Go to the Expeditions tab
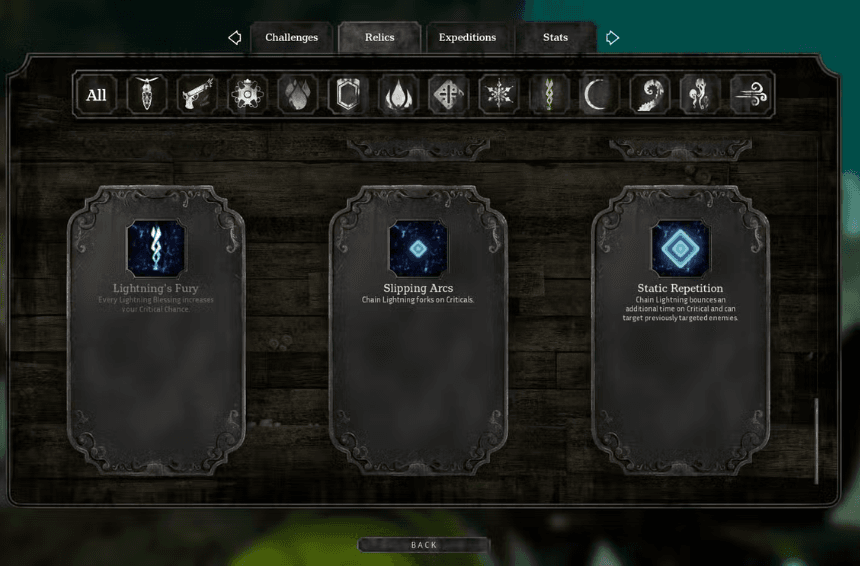860x573 pixels. tap(467, 38)
